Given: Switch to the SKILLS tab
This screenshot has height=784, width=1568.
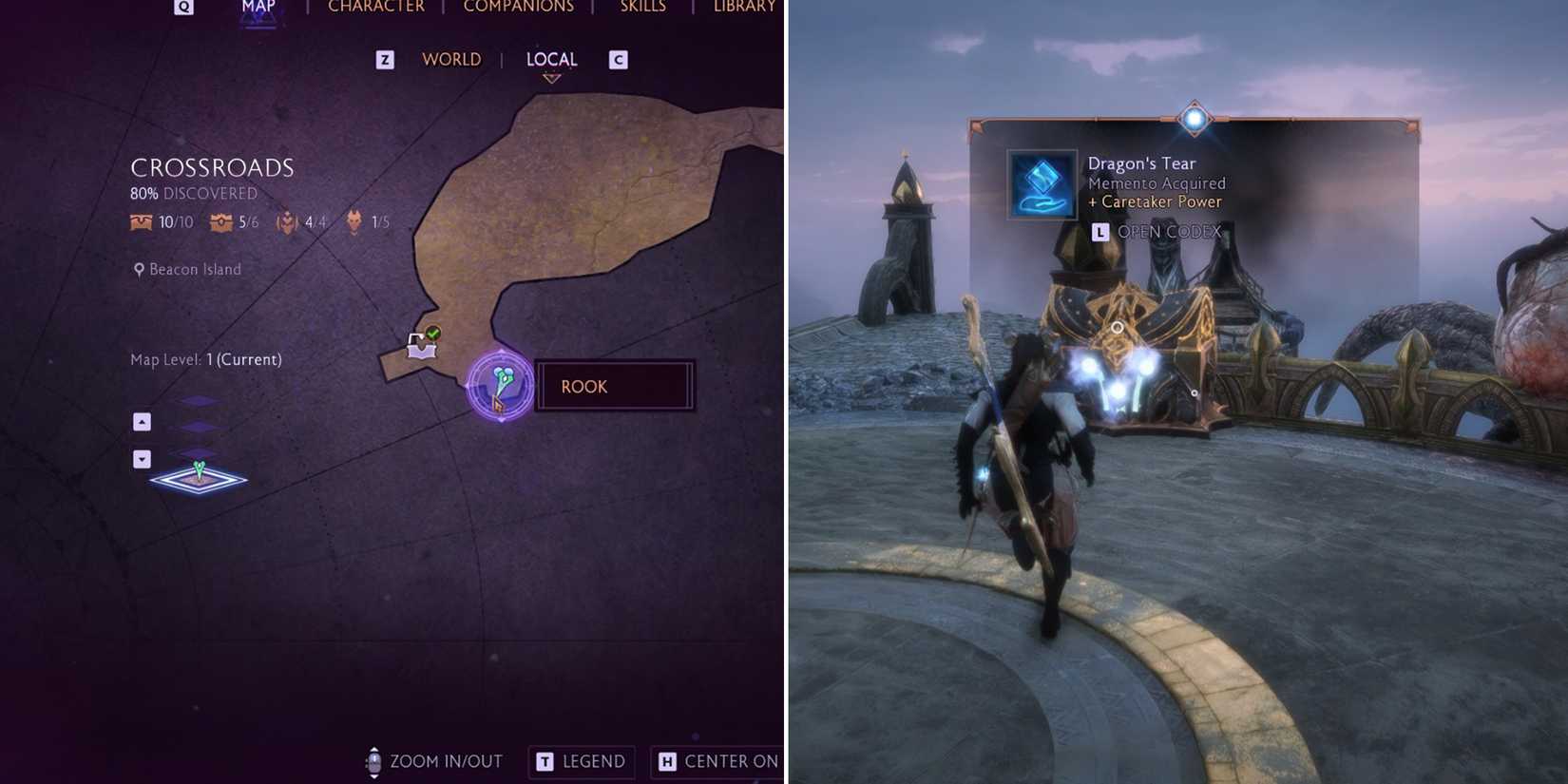Looking at the screenshot, I should click(642, 7).
